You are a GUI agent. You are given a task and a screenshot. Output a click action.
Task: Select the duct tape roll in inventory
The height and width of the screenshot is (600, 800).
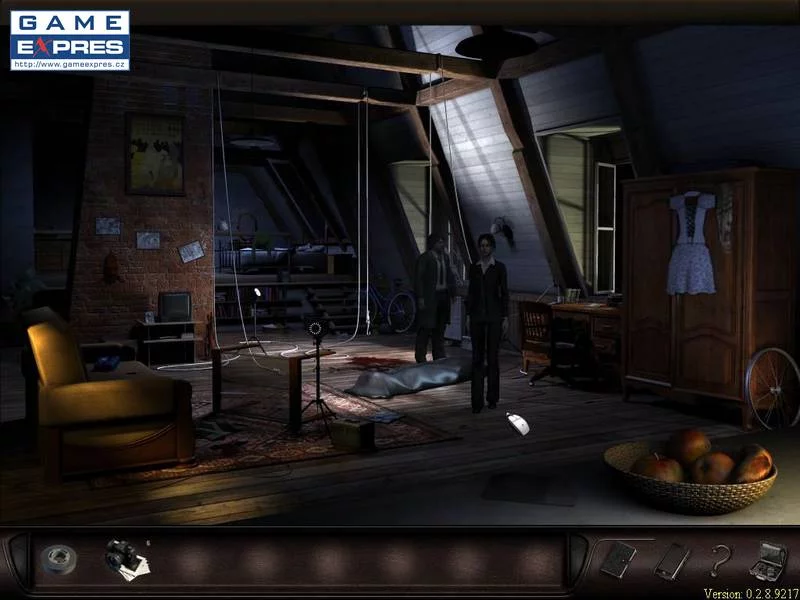(56, 559)
